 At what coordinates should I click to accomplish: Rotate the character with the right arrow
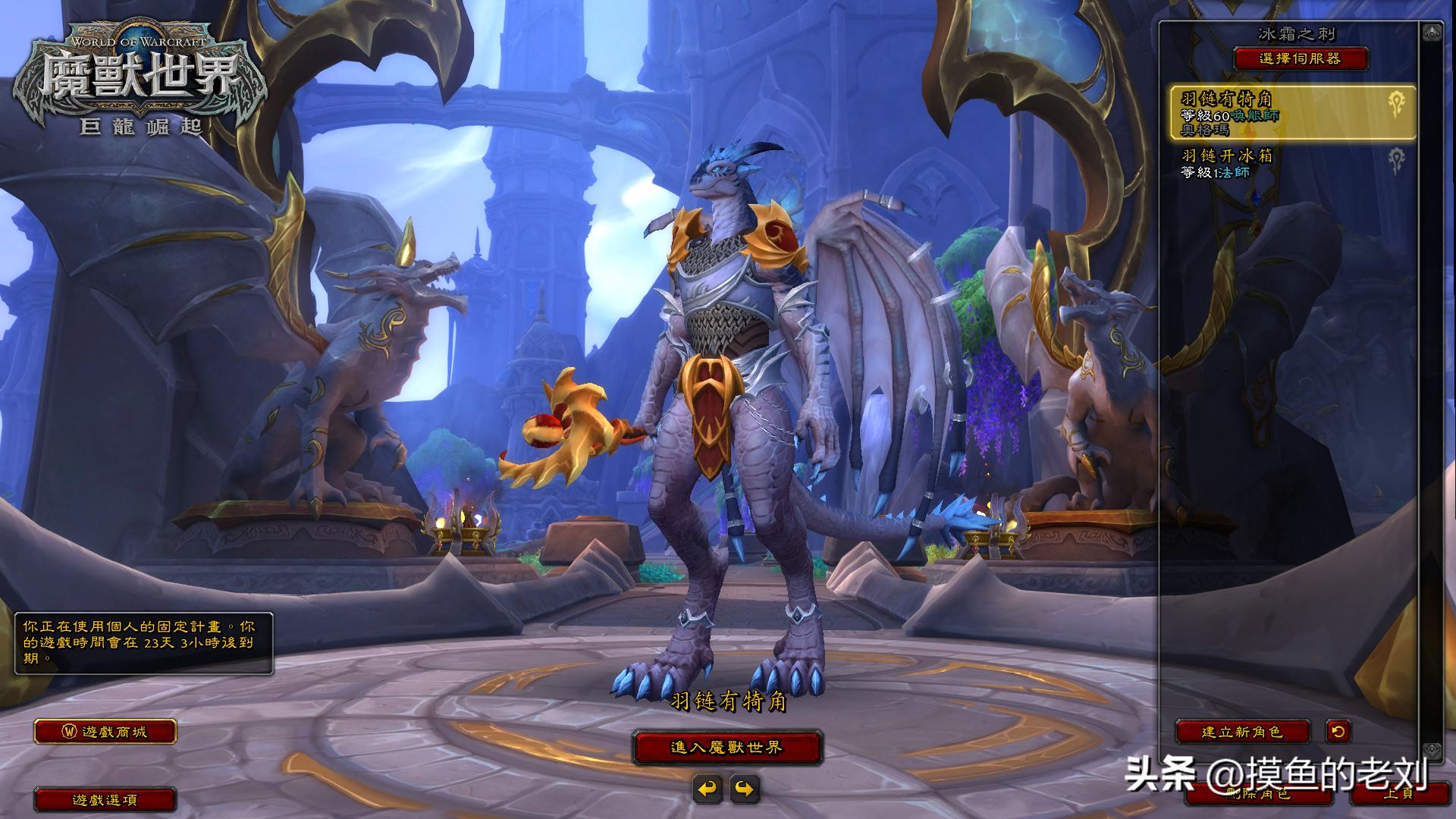(x=745, y=789)
